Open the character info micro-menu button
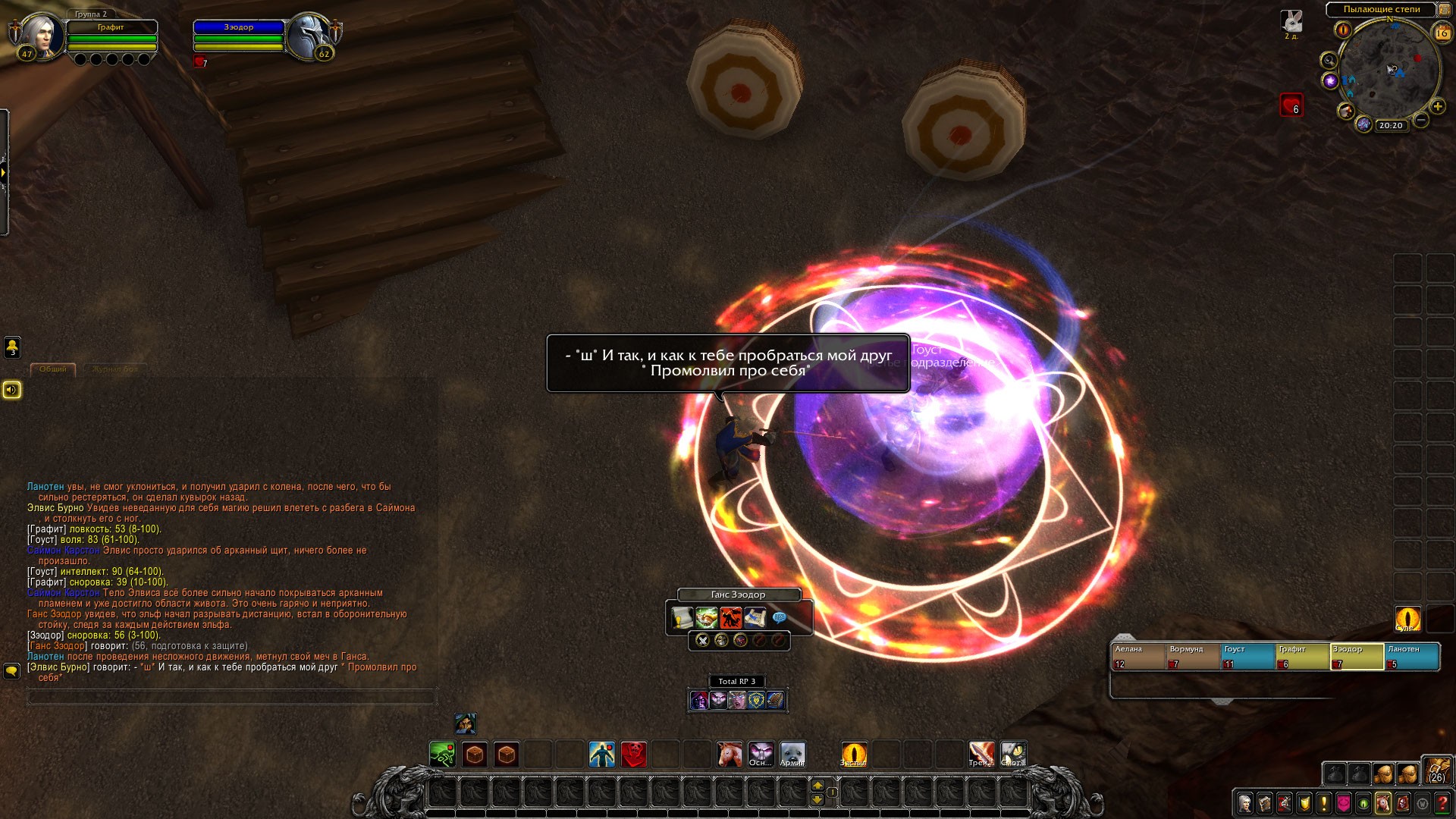 1244,802
